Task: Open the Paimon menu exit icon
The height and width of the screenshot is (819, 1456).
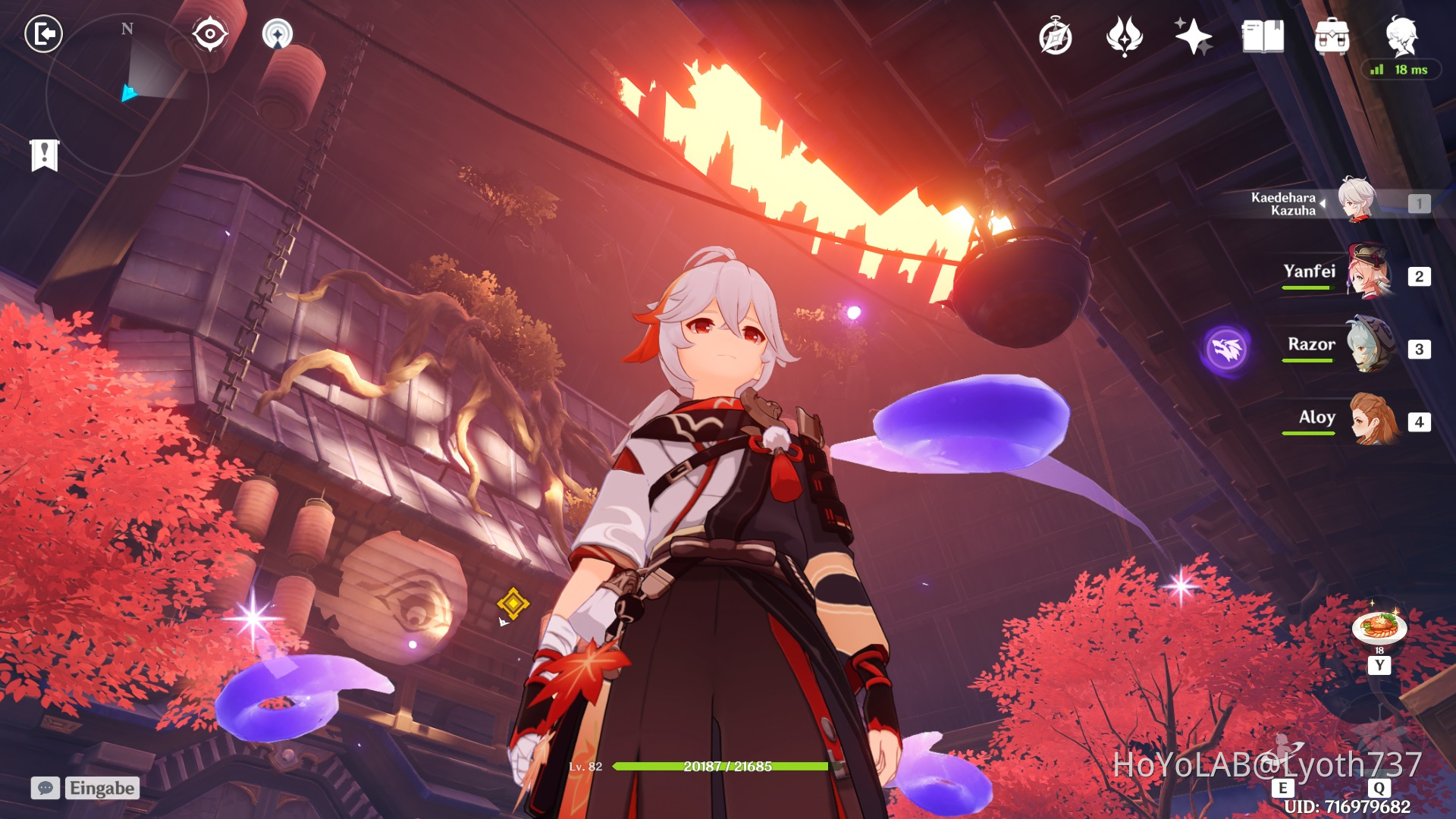Action: 43,33
